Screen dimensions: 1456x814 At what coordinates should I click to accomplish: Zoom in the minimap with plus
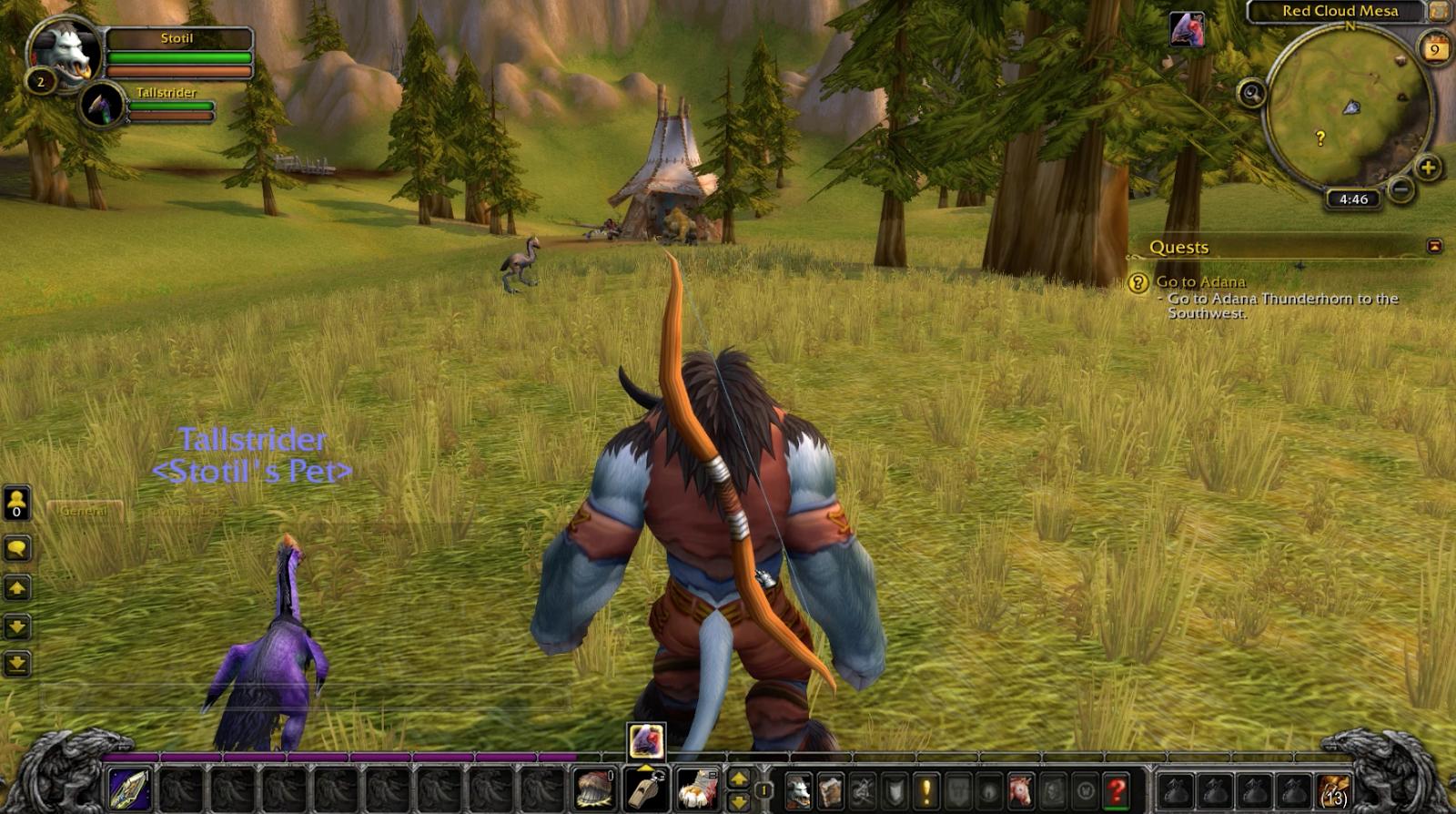pyautogui.click(x=1428, y=168)
